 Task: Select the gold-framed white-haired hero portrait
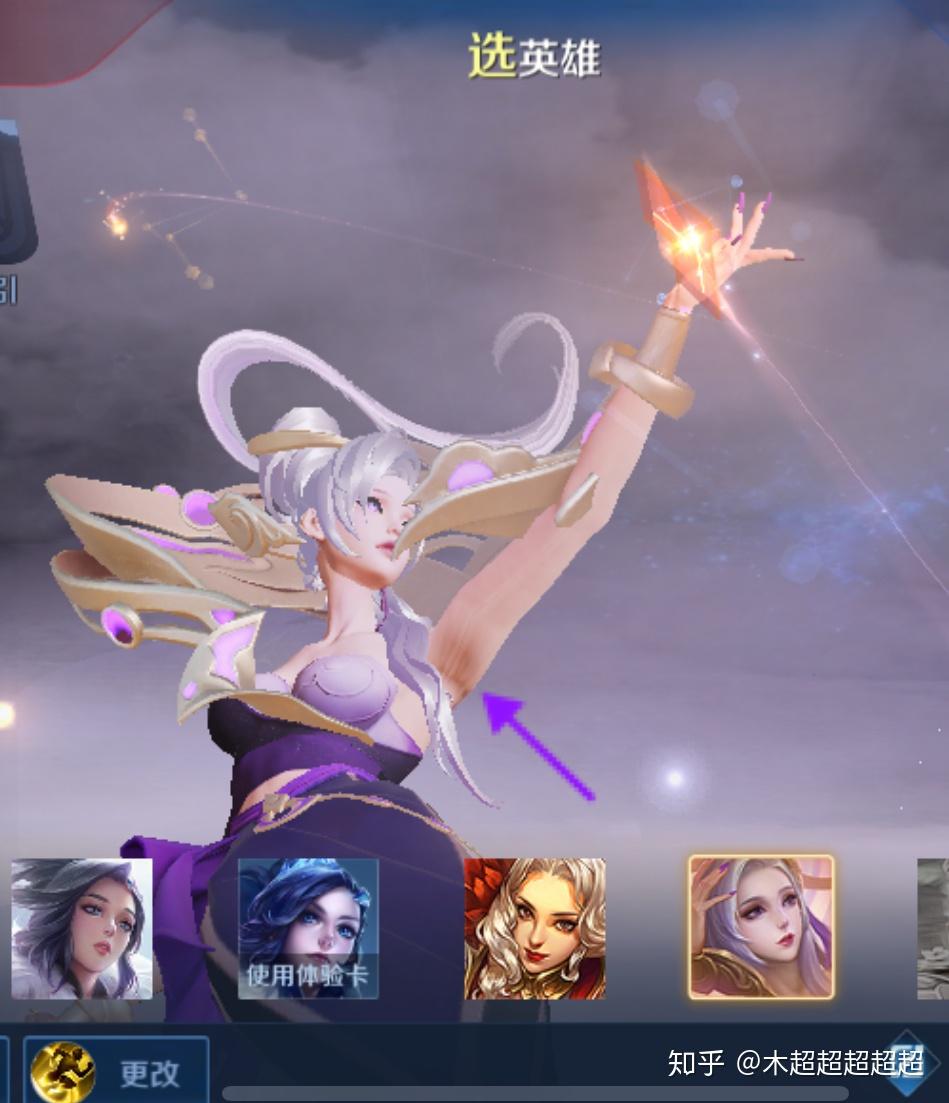coord(761,927)
